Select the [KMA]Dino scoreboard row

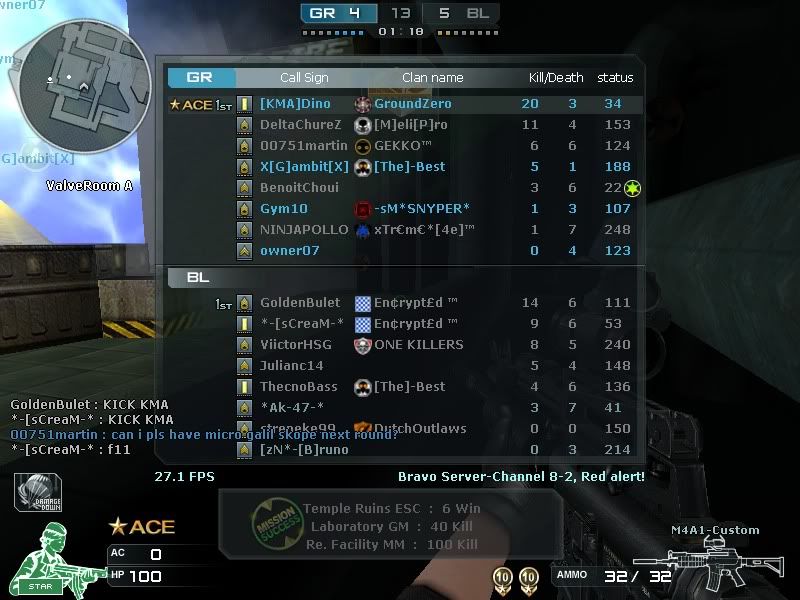tap(295, 104)
